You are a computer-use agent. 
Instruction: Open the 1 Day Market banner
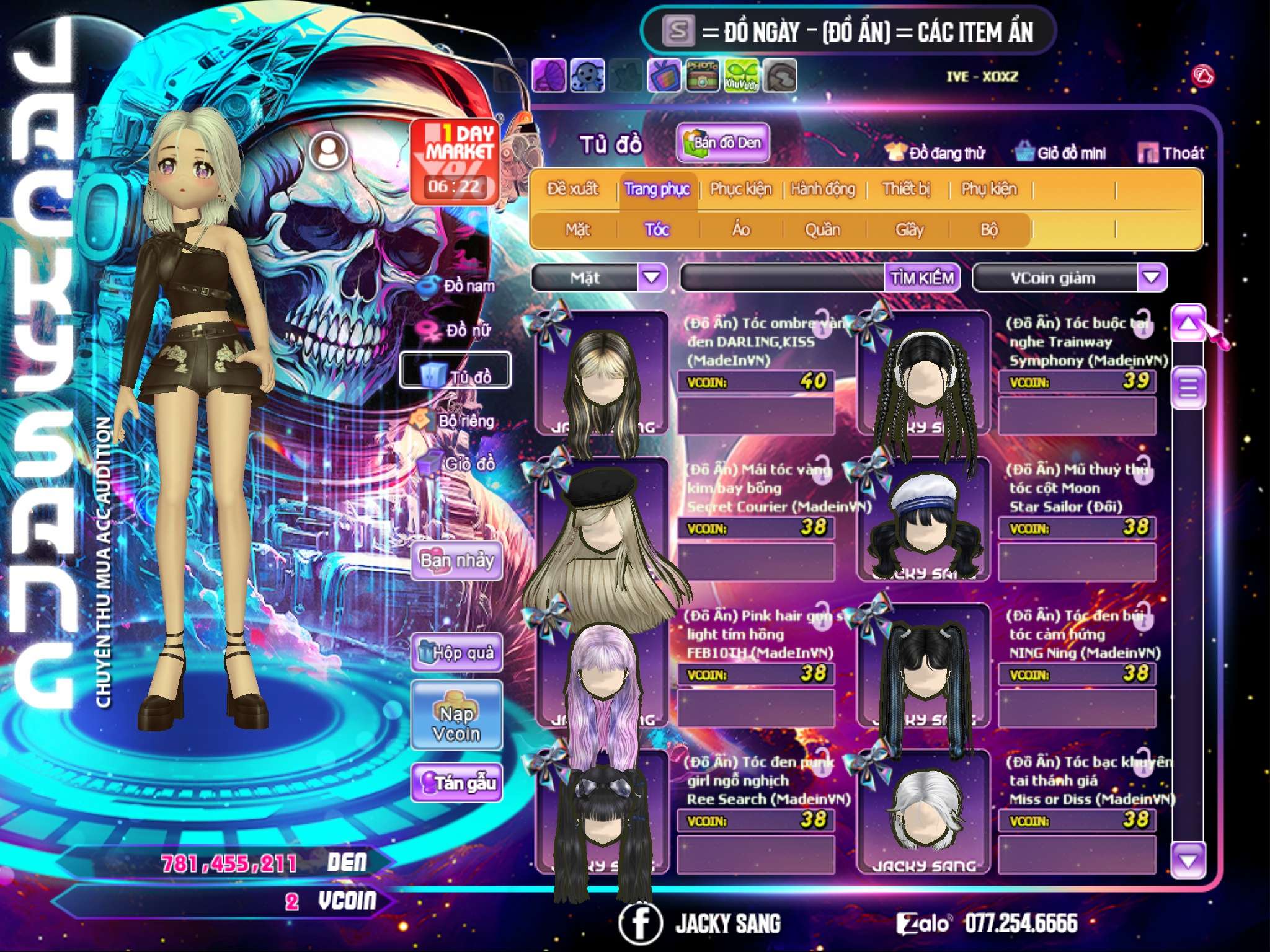455,161
